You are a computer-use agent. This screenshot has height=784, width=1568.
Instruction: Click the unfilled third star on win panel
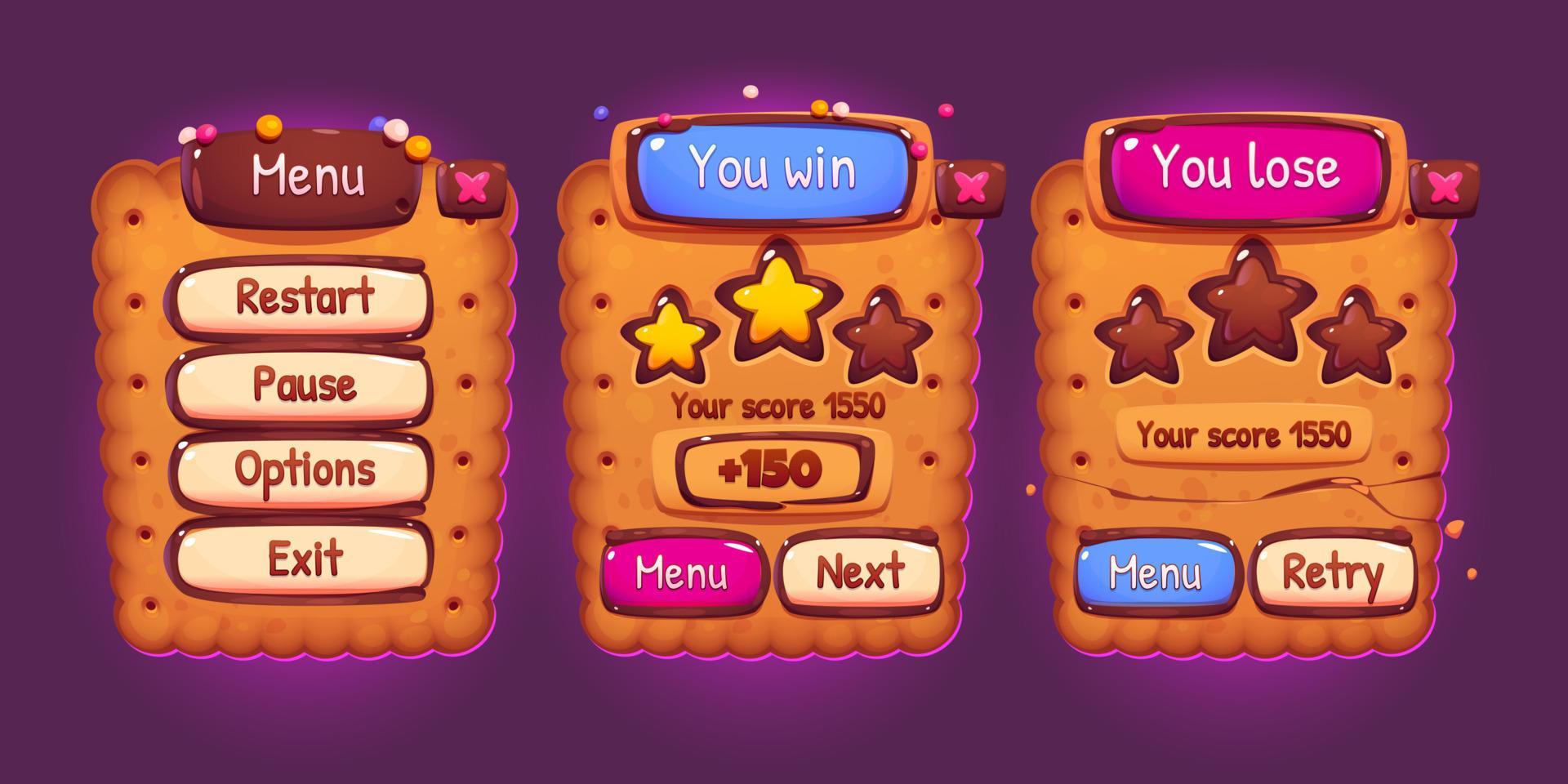[x=884, y=335]
